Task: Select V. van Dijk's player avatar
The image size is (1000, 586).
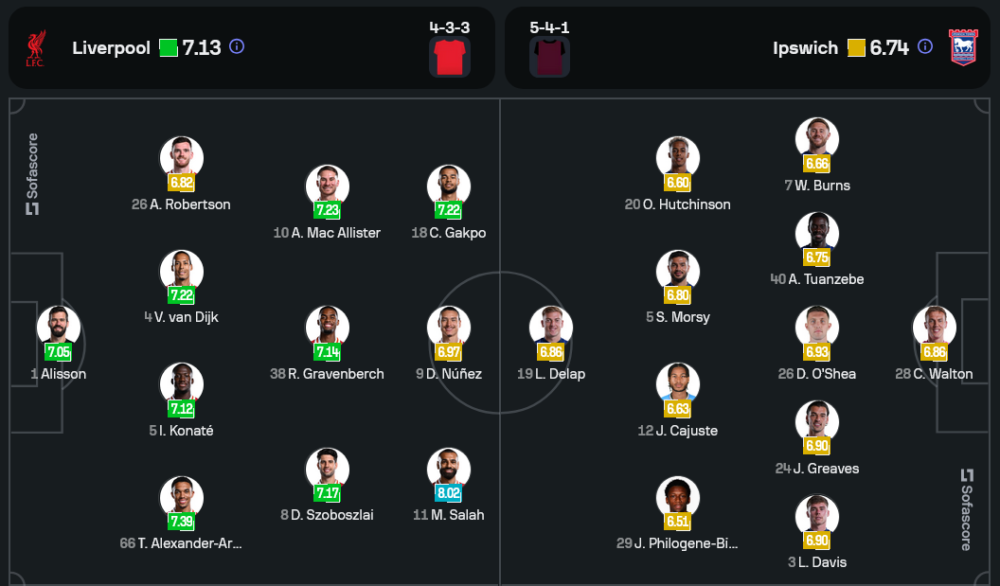Action: tap(181, 271)
